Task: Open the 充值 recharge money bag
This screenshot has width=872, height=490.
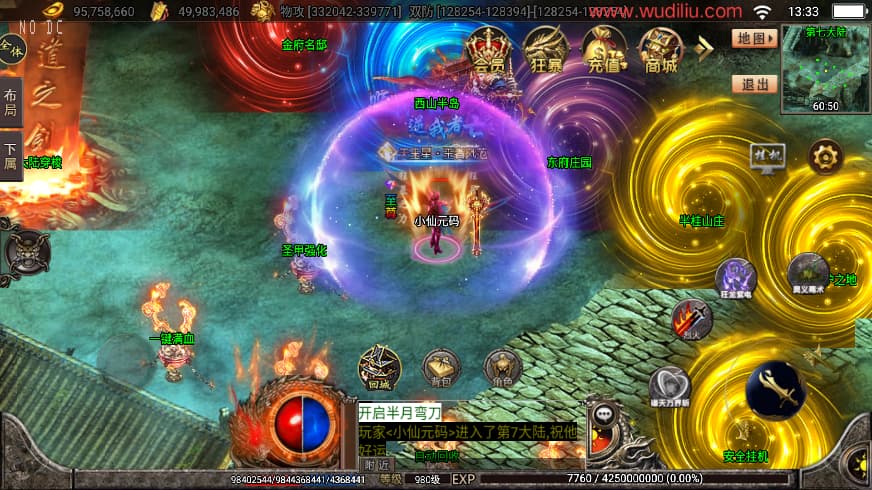Action: [604, 49]
